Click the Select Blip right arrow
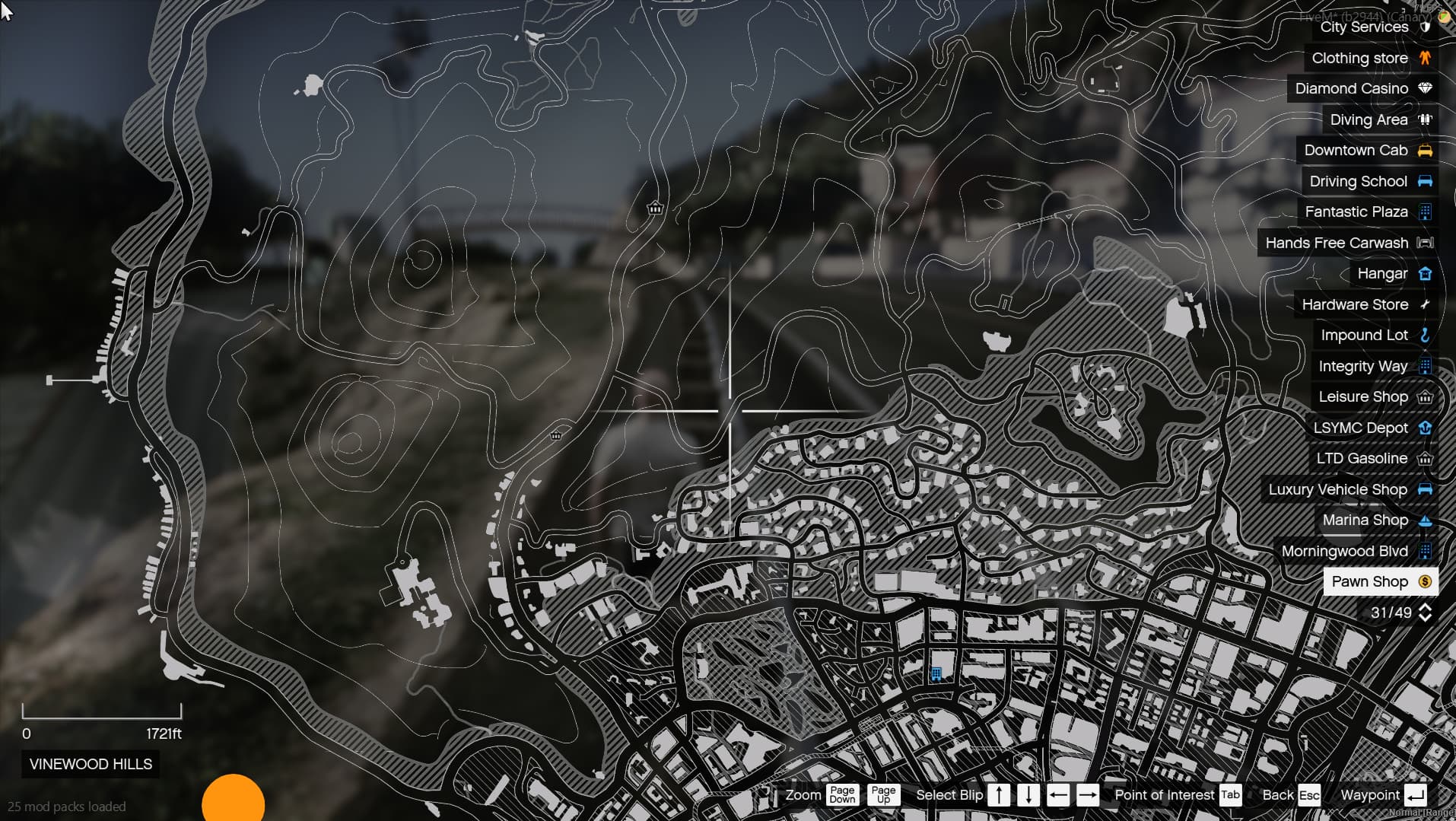 (x=1088, y=794)
